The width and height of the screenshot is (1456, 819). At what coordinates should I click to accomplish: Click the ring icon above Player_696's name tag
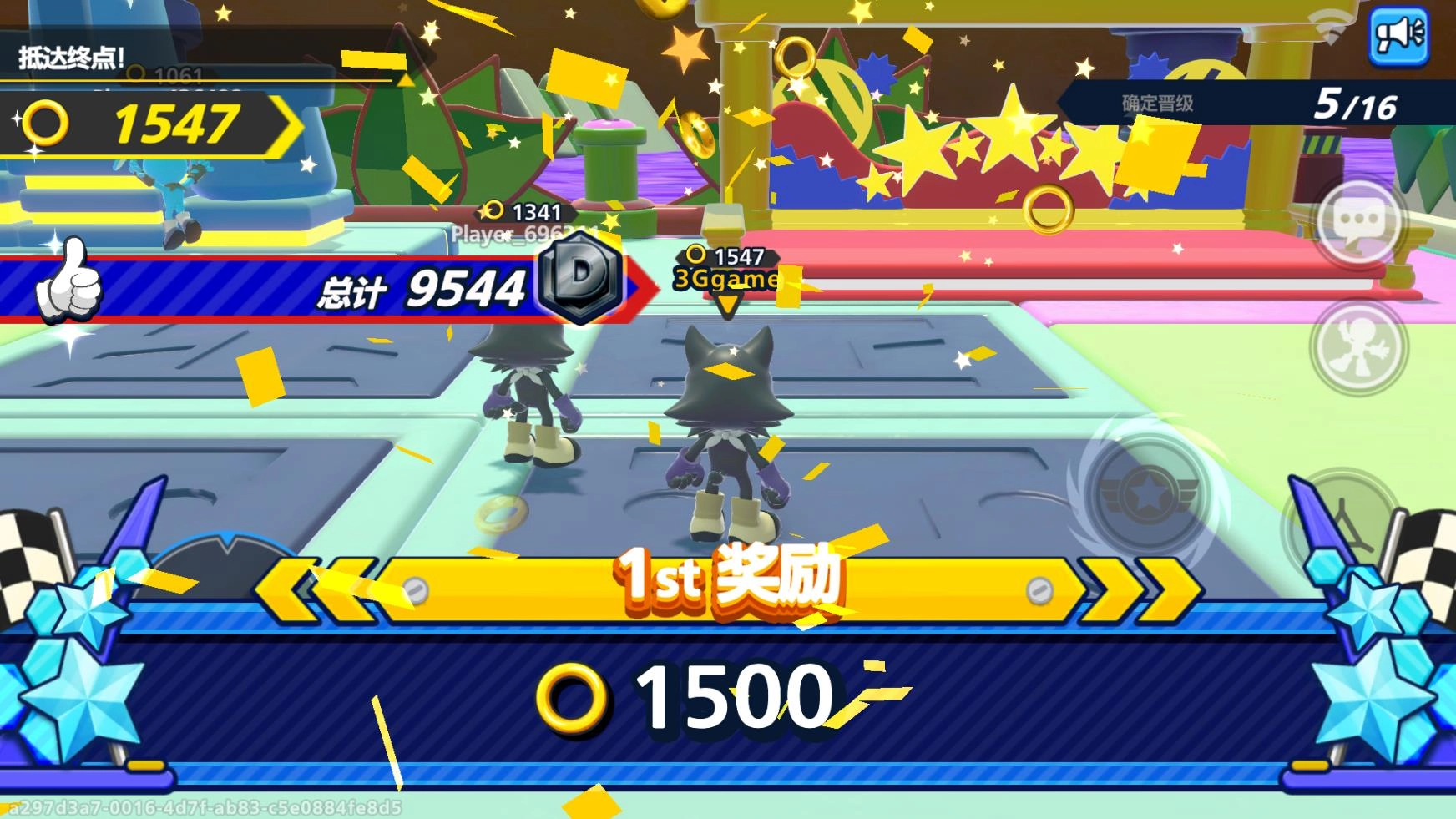tap(494, 211)
